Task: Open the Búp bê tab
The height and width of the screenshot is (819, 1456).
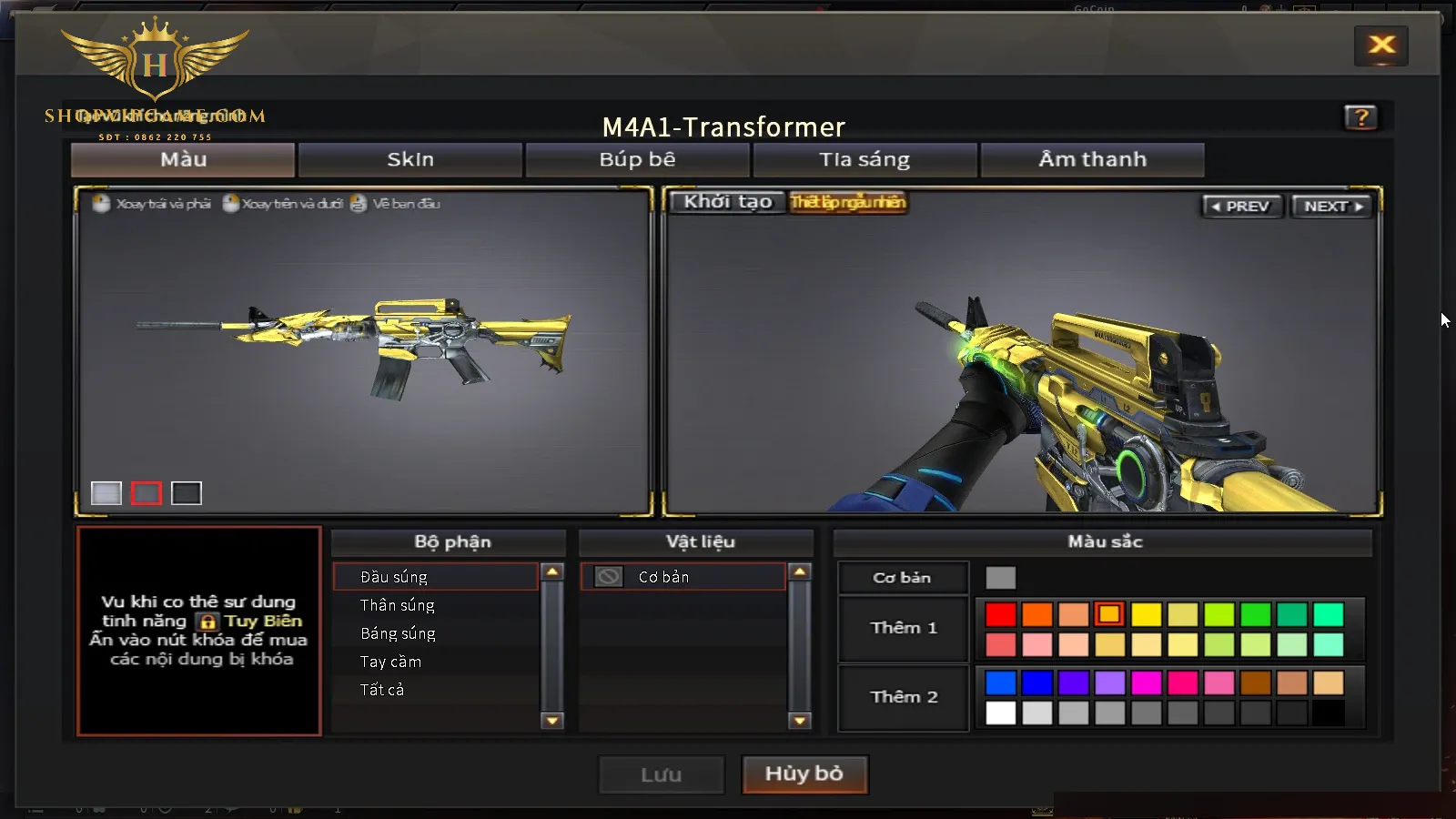Action: [637, 160]
